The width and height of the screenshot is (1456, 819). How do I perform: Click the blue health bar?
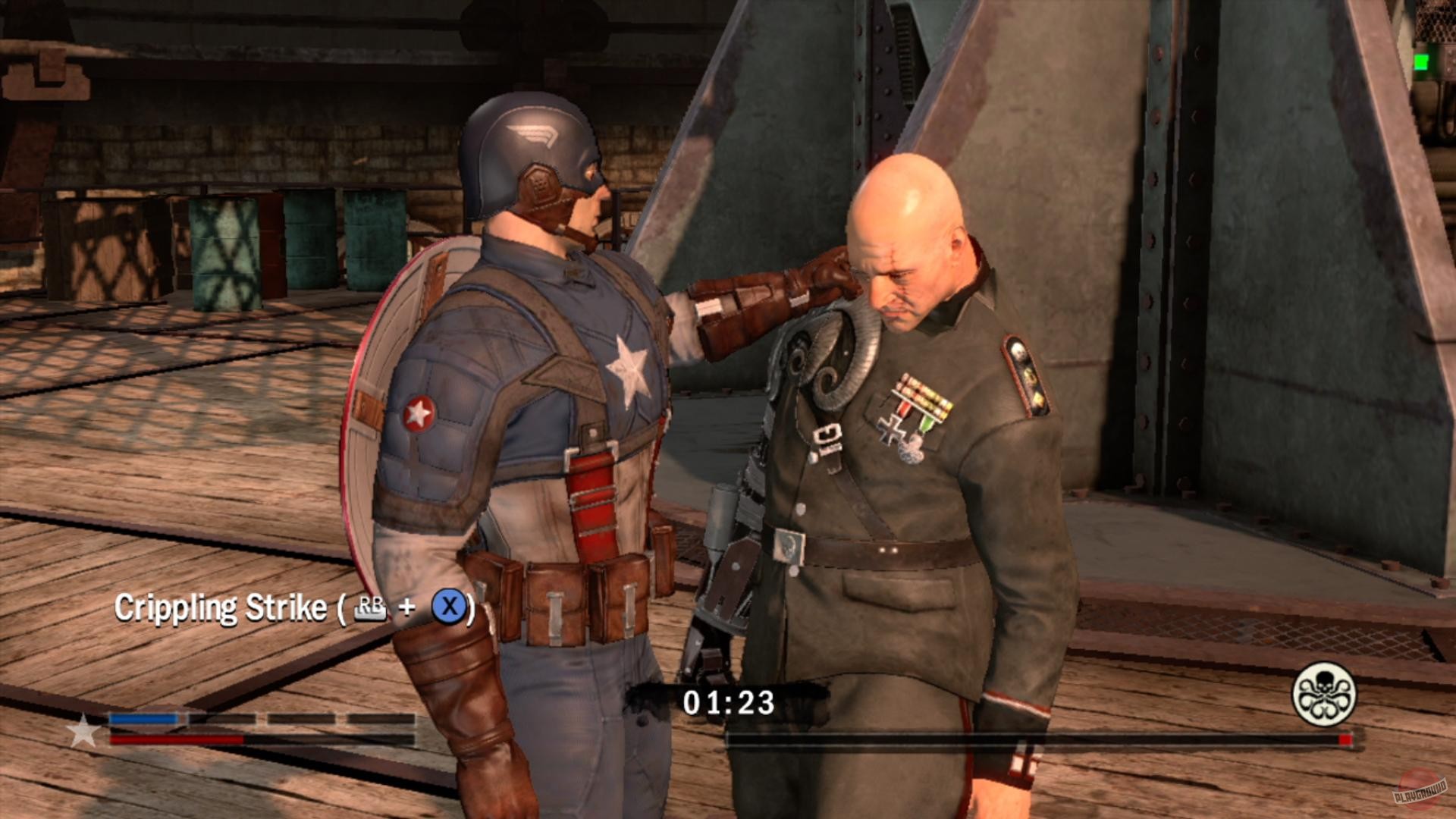pos(148,717)
